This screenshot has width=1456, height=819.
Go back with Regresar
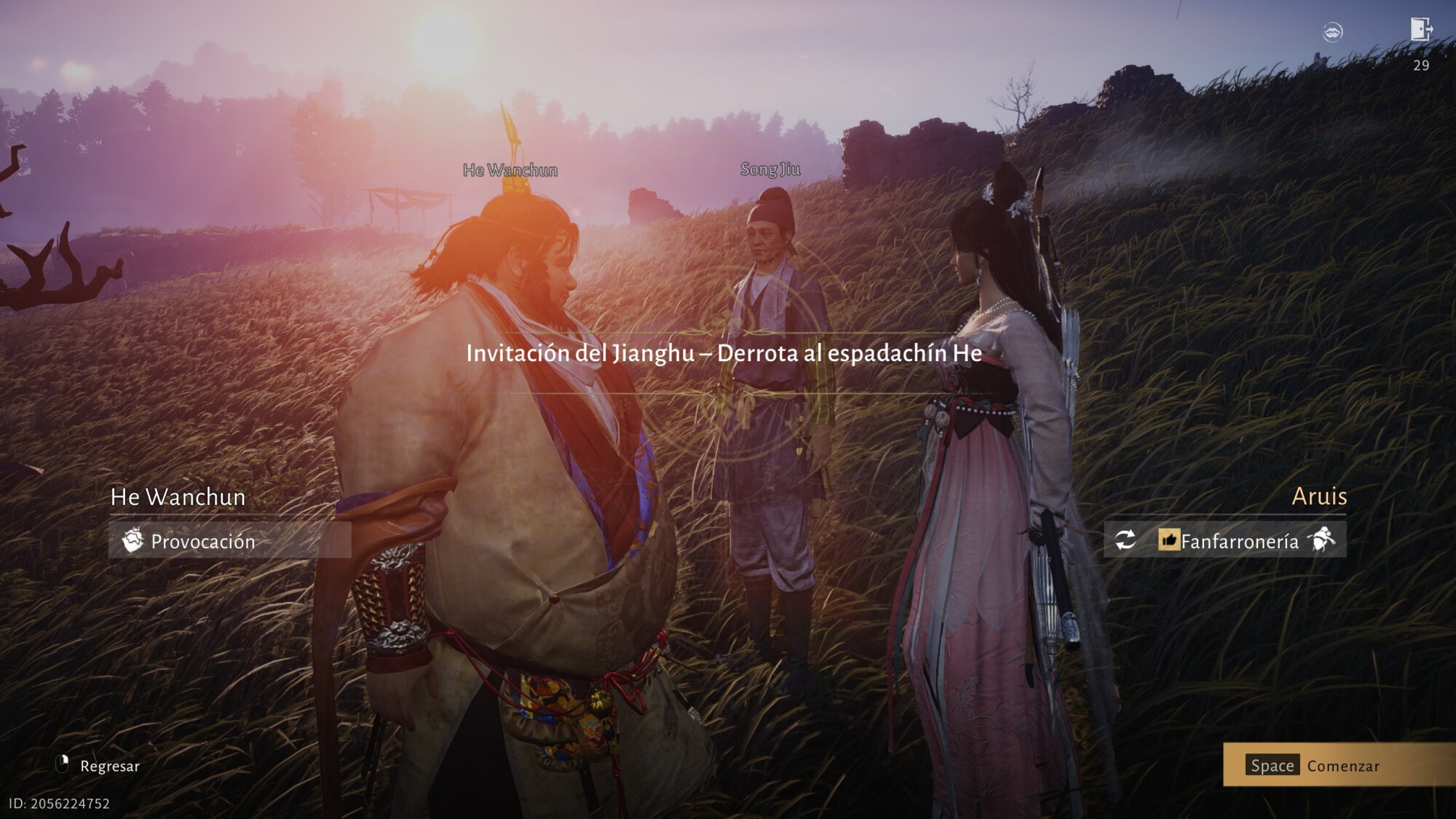coord(98,766)
